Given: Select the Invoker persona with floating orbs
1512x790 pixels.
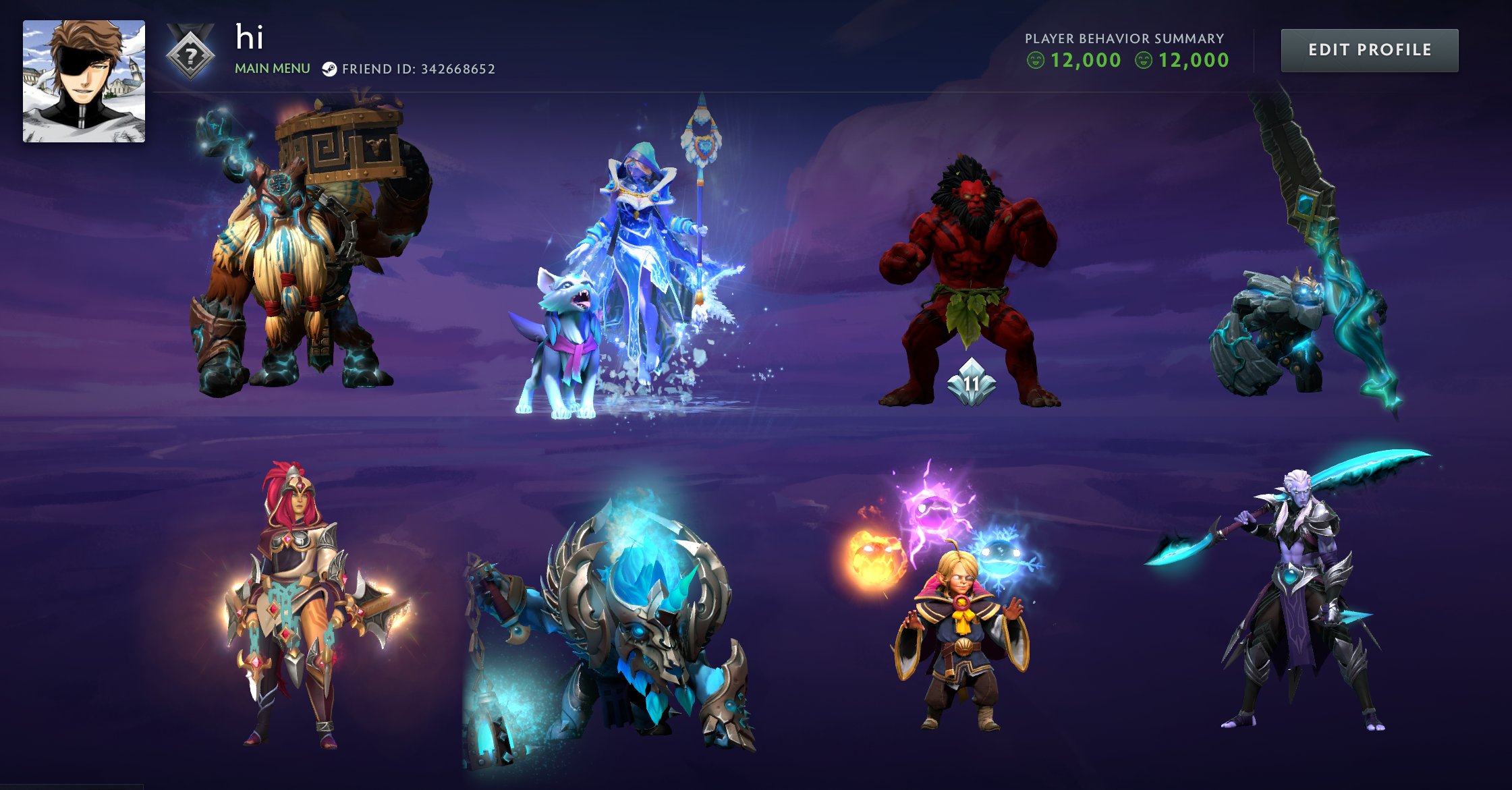Looking at the screenshot, I should (x=958, y=641).
